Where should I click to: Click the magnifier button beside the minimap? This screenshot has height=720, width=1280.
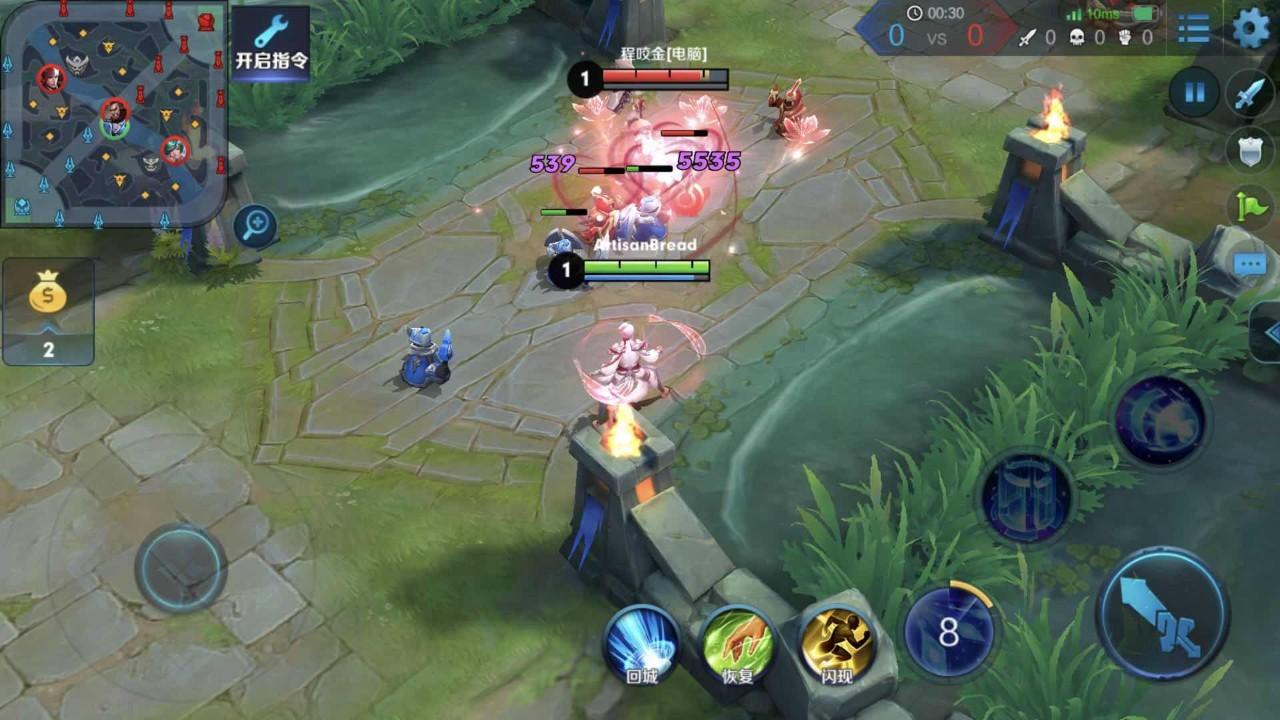point(256,225)
